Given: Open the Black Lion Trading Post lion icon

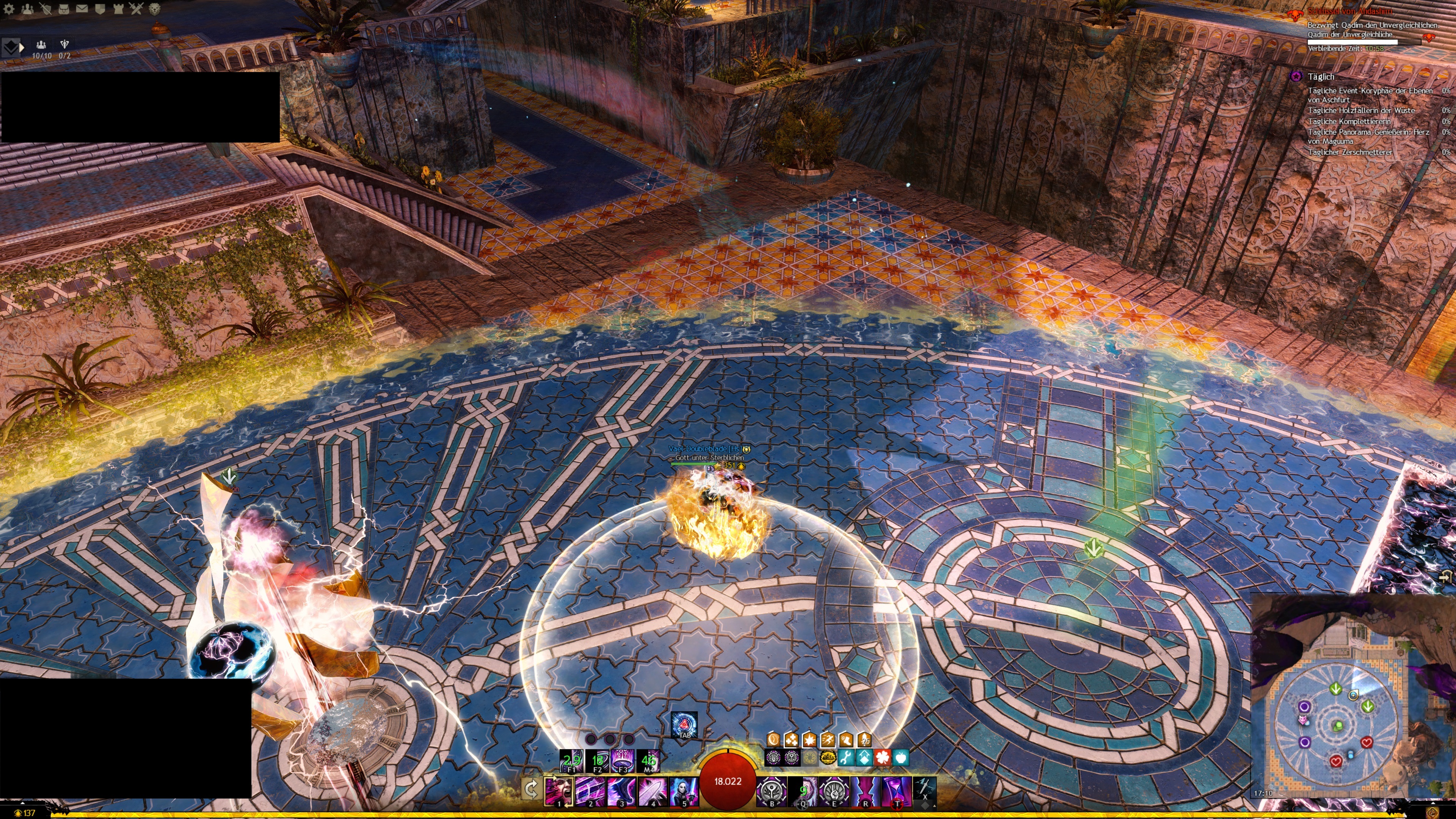Looking at the screenshot, I should point(154,8).
